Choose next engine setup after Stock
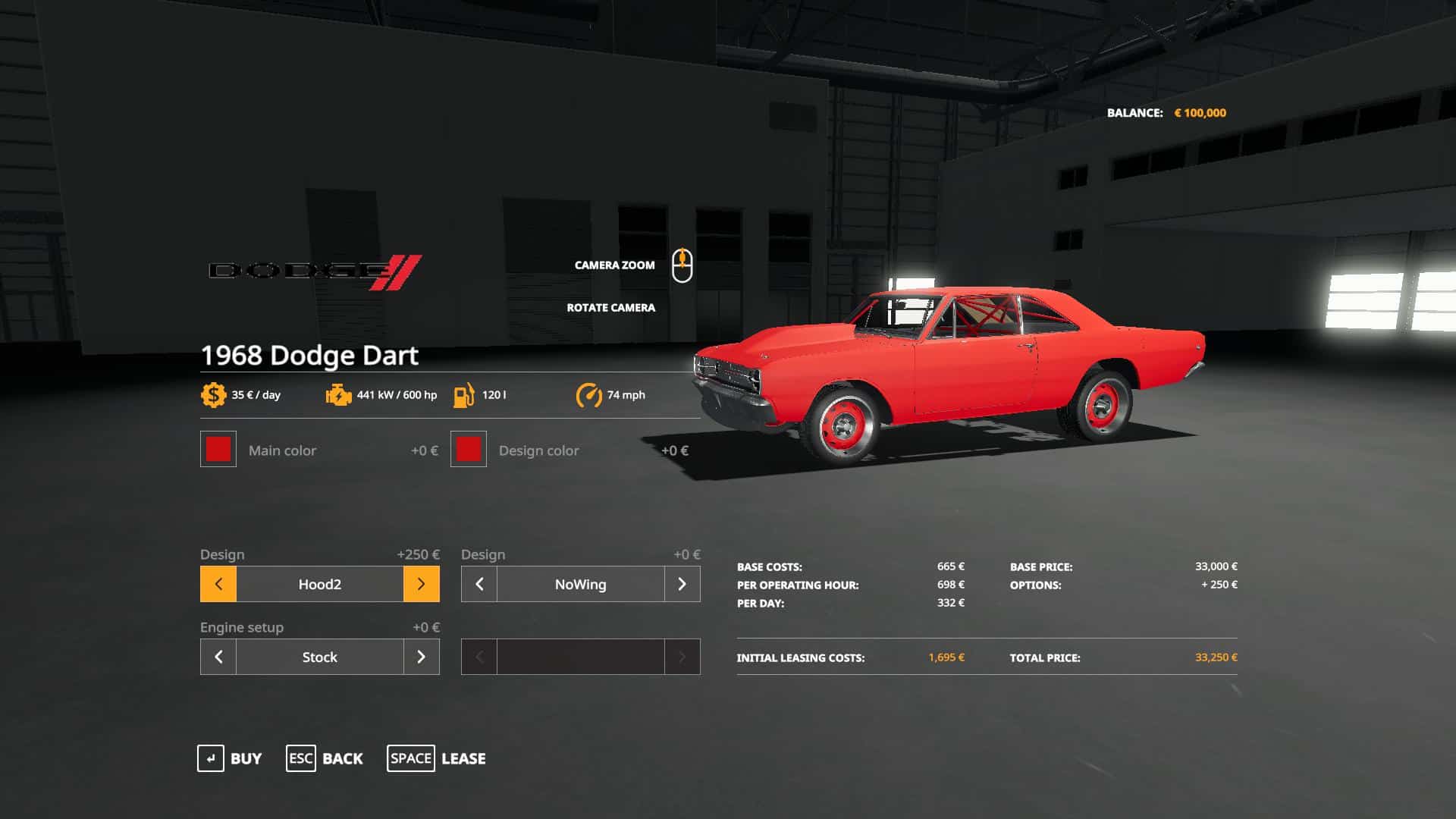This screenshot has height=819, width=1456. pos(421,657)
